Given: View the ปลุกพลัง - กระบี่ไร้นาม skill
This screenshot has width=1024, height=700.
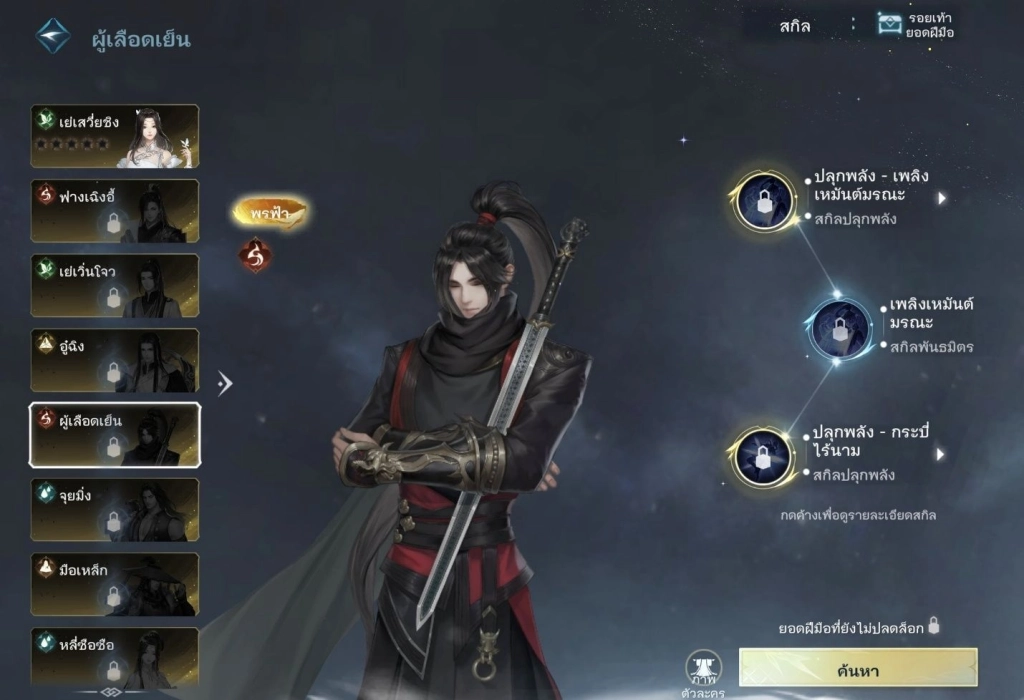Looking at the screenshot, I should pos(764,456).
